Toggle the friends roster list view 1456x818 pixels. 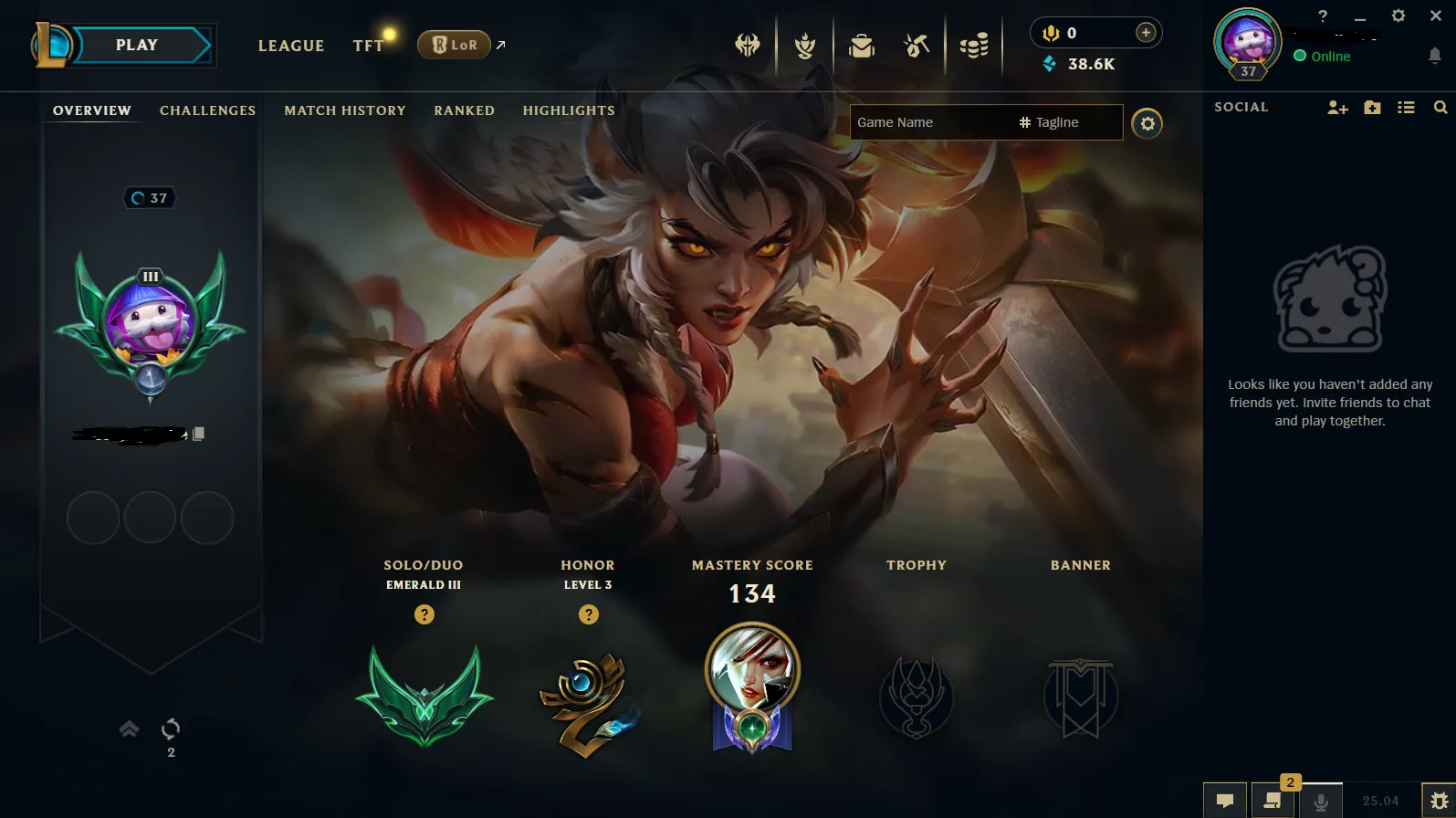(x=1407, y=107)
